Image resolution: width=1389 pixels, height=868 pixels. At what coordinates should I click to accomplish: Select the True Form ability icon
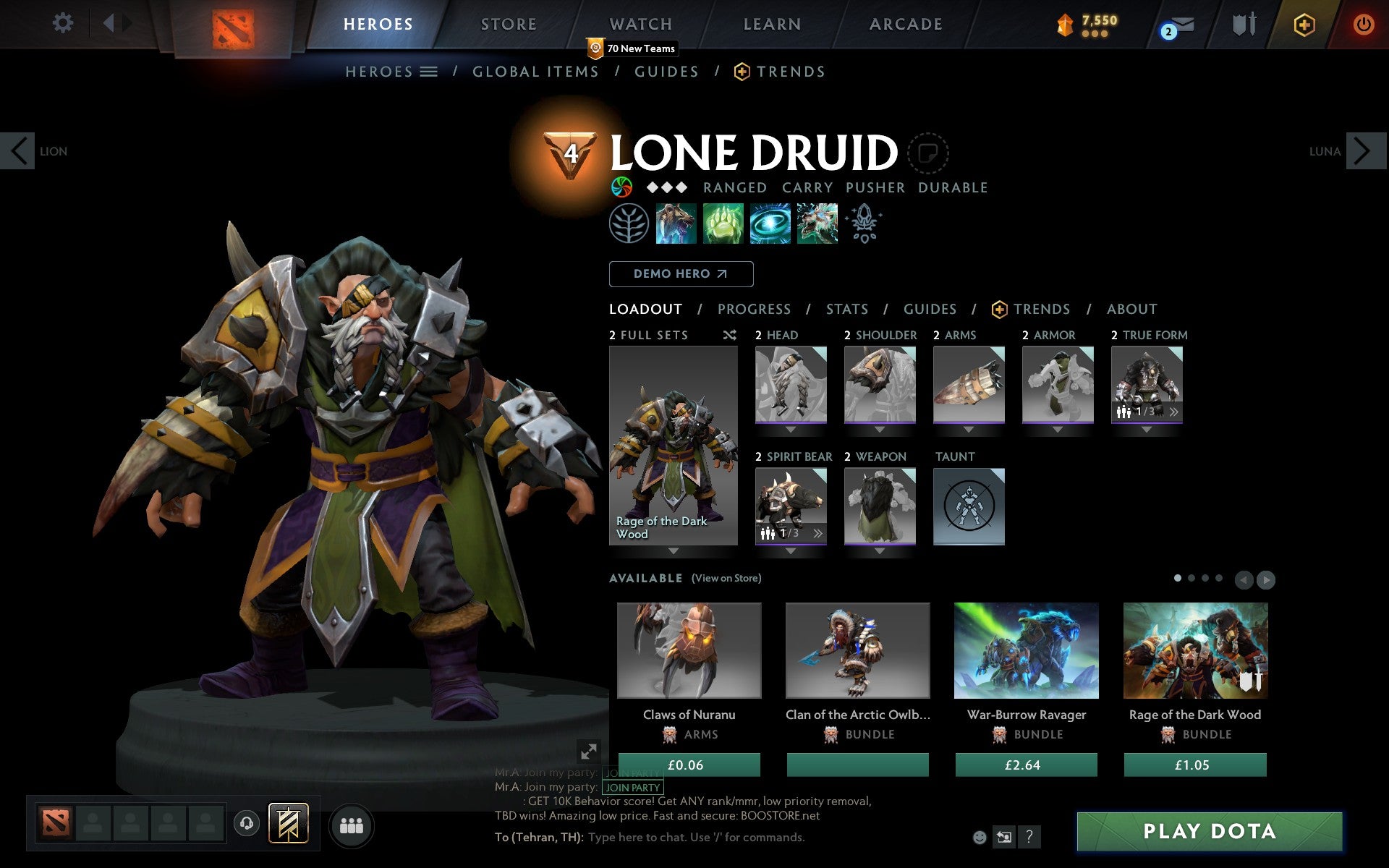tap(817, 224)
